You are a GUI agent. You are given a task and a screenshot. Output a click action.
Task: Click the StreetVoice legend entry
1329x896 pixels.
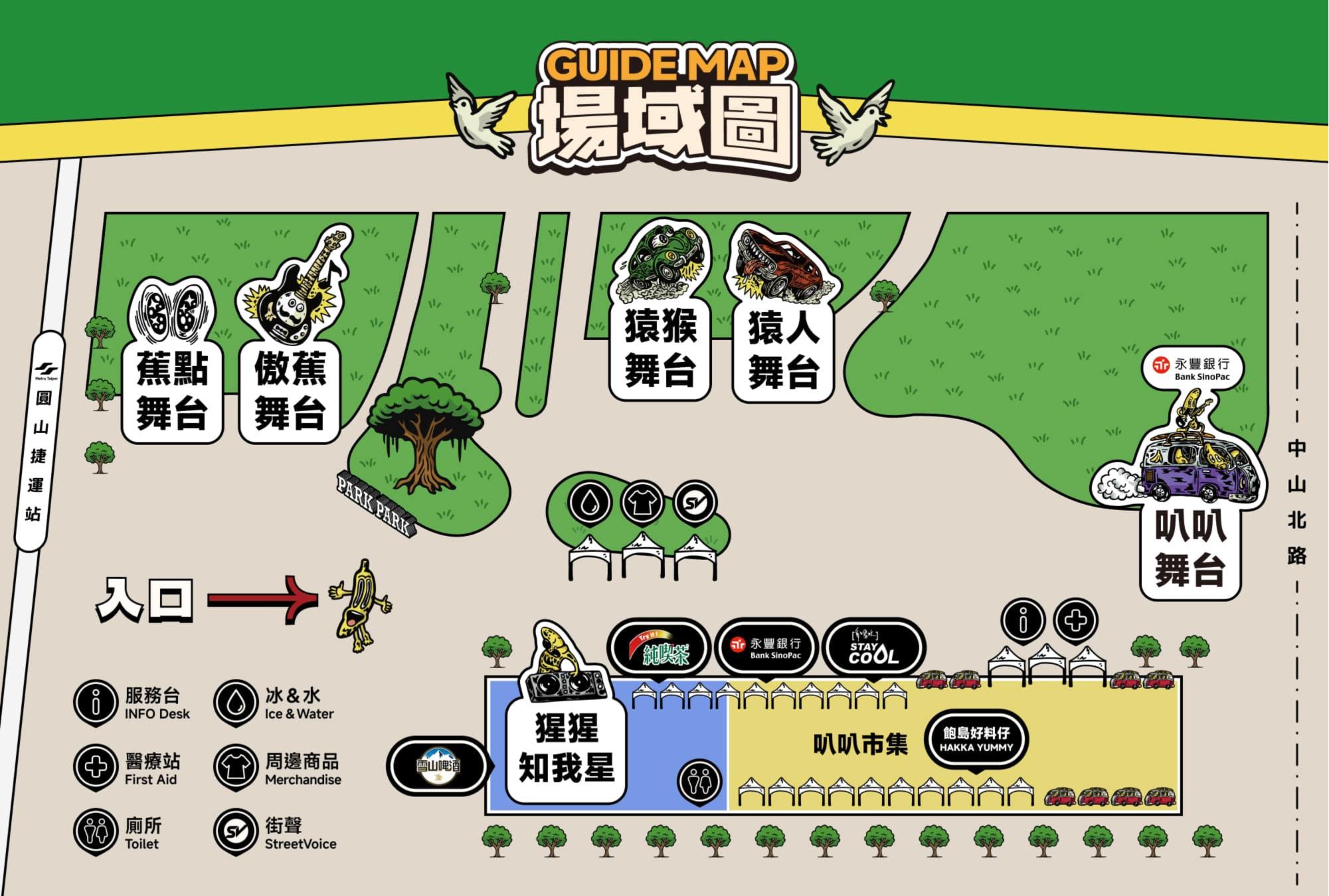[x=276, y=833]
